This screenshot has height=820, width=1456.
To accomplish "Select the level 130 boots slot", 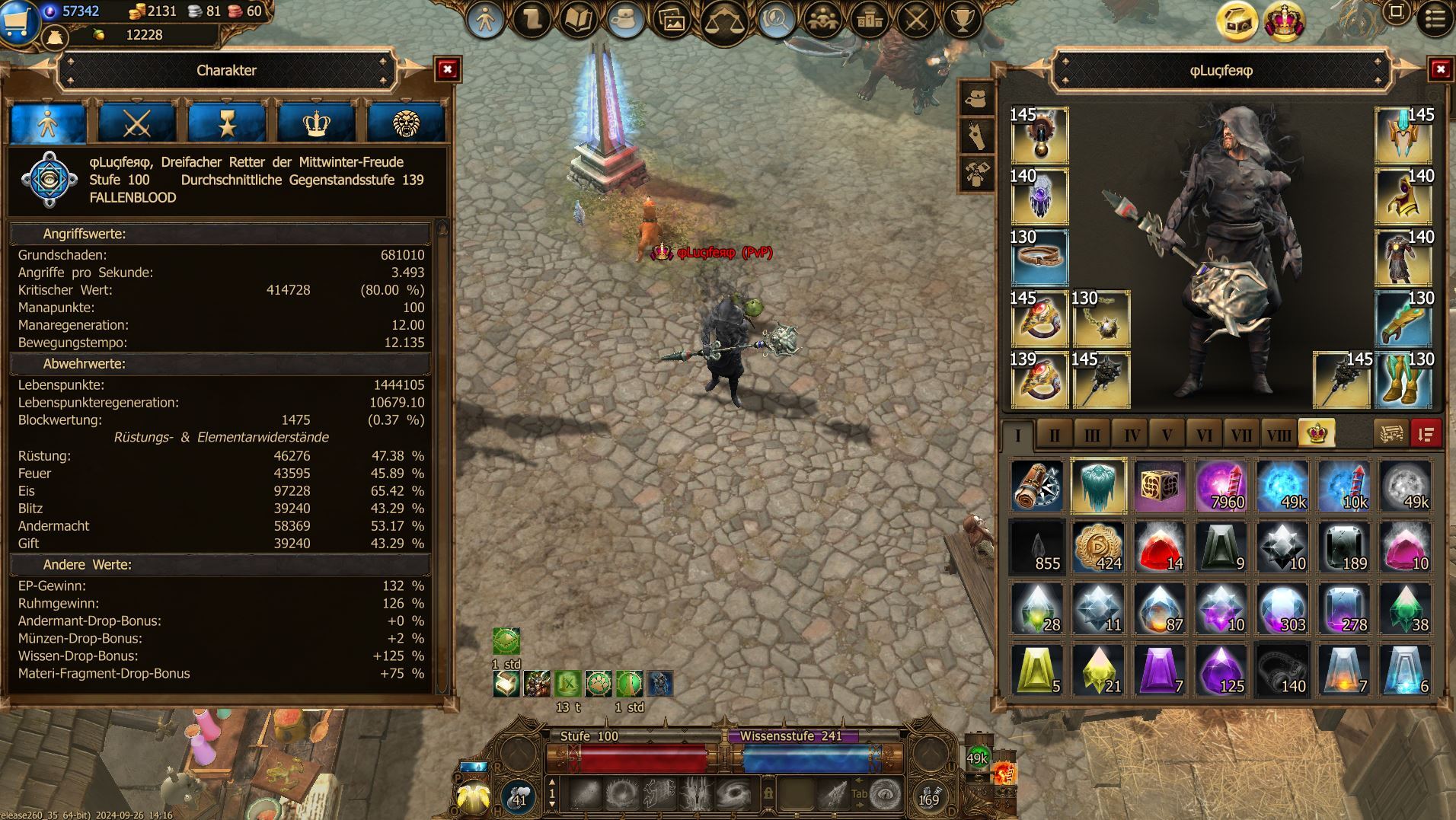I will click(1403, 379).
